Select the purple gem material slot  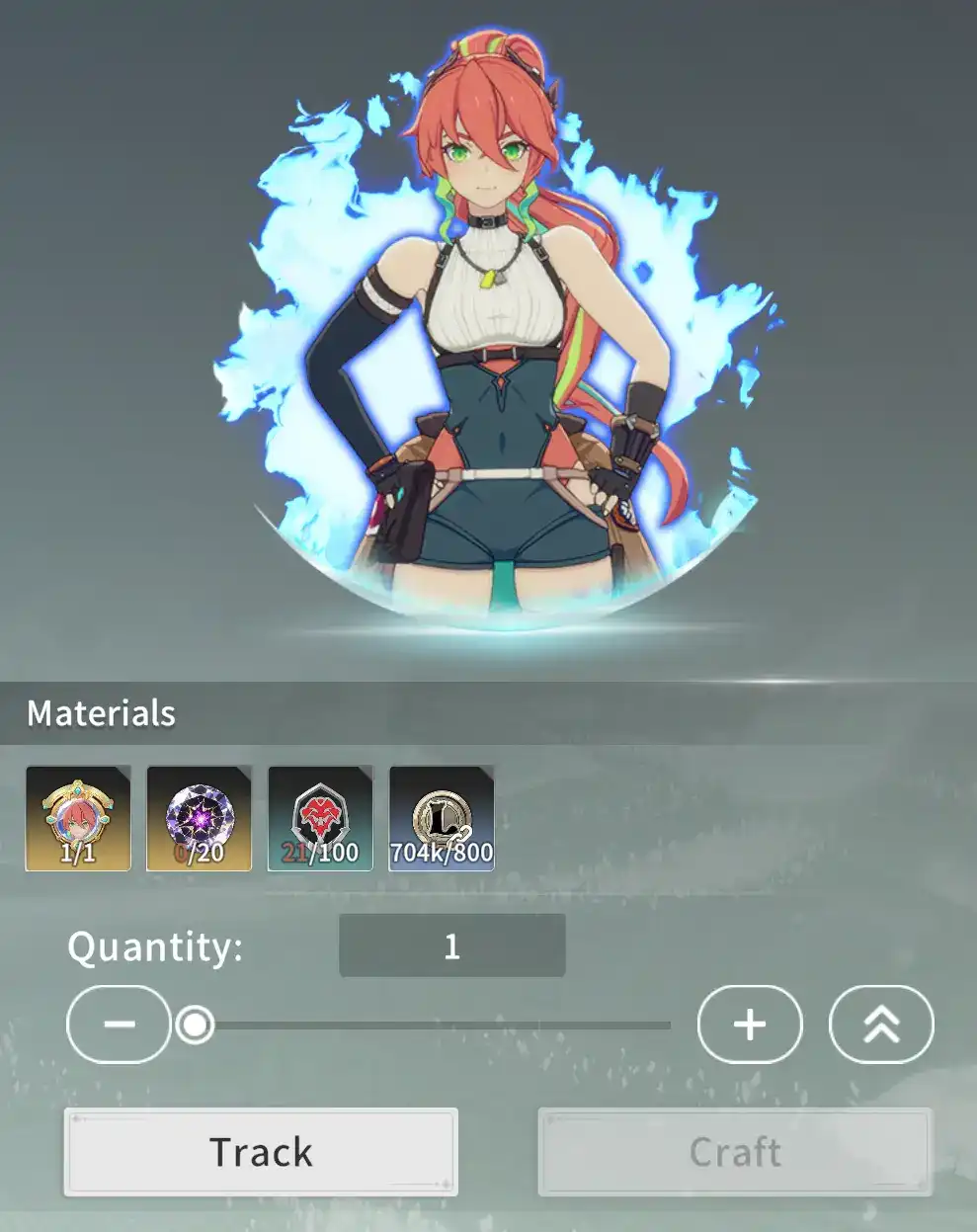[x=199, y=818]
